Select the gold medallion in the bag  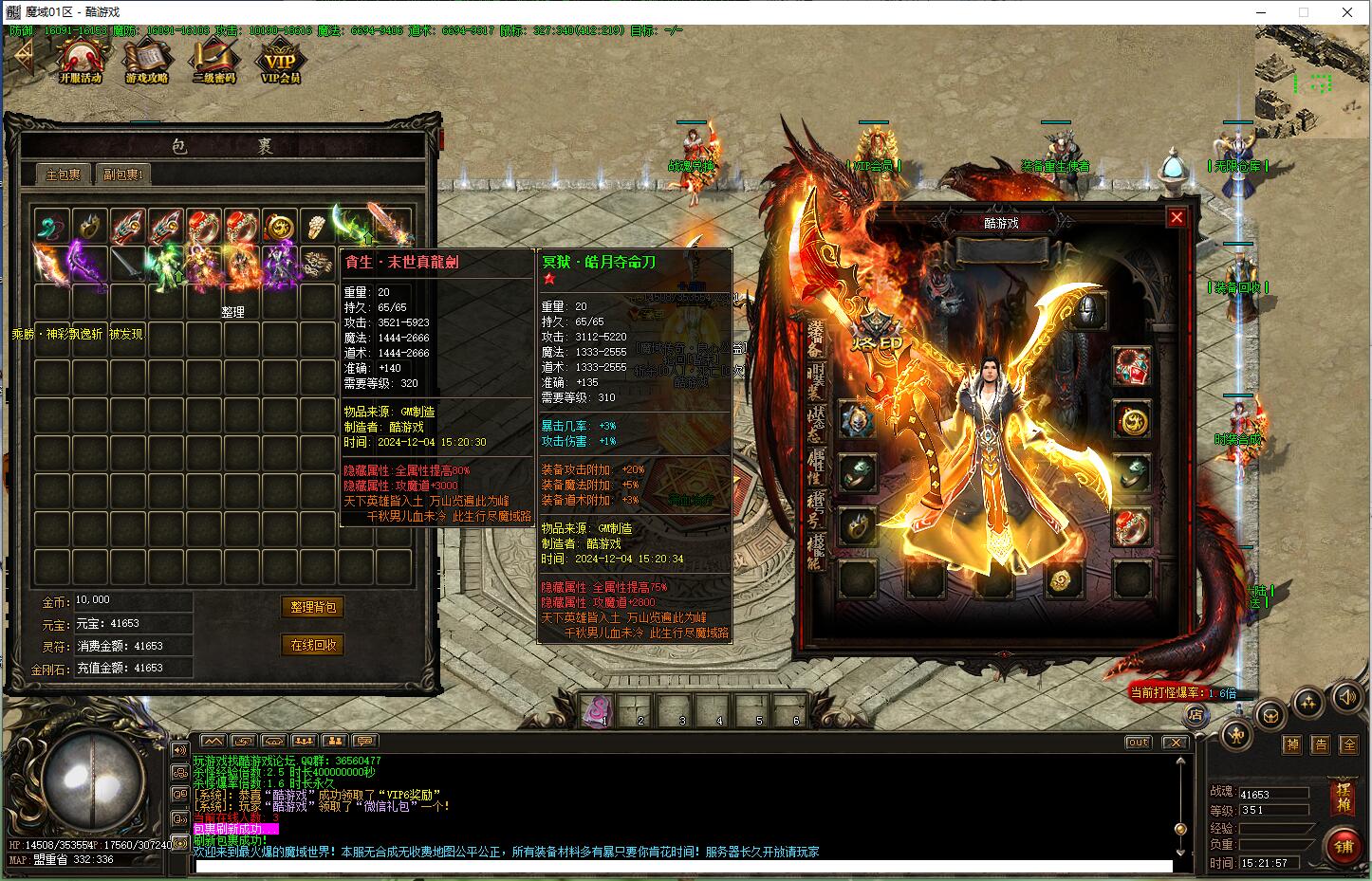tap(278, 227)
